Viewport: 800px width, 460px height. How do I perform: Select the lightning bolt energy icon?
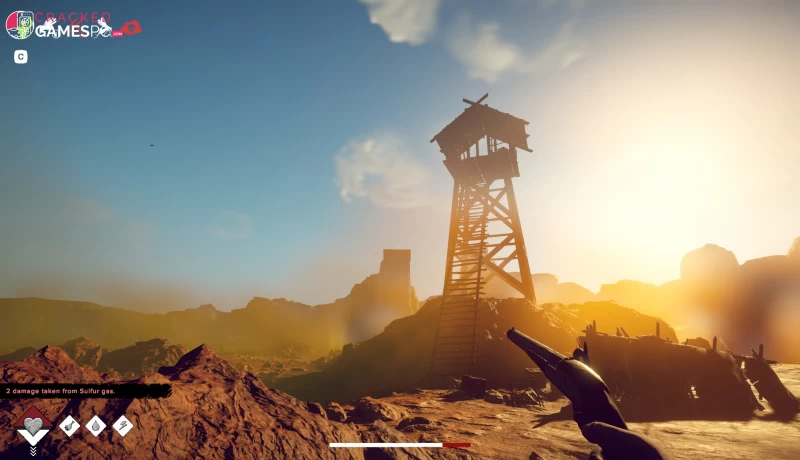point(123,426)
